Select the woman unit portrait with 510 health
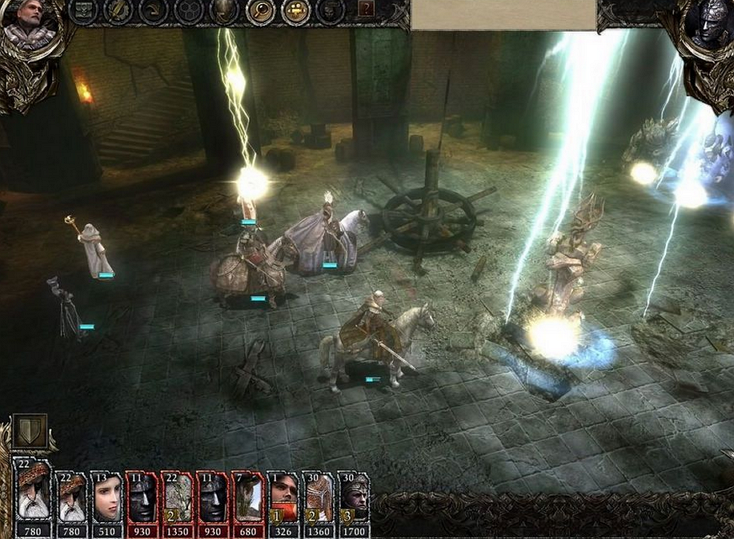 tap(105, 496)
